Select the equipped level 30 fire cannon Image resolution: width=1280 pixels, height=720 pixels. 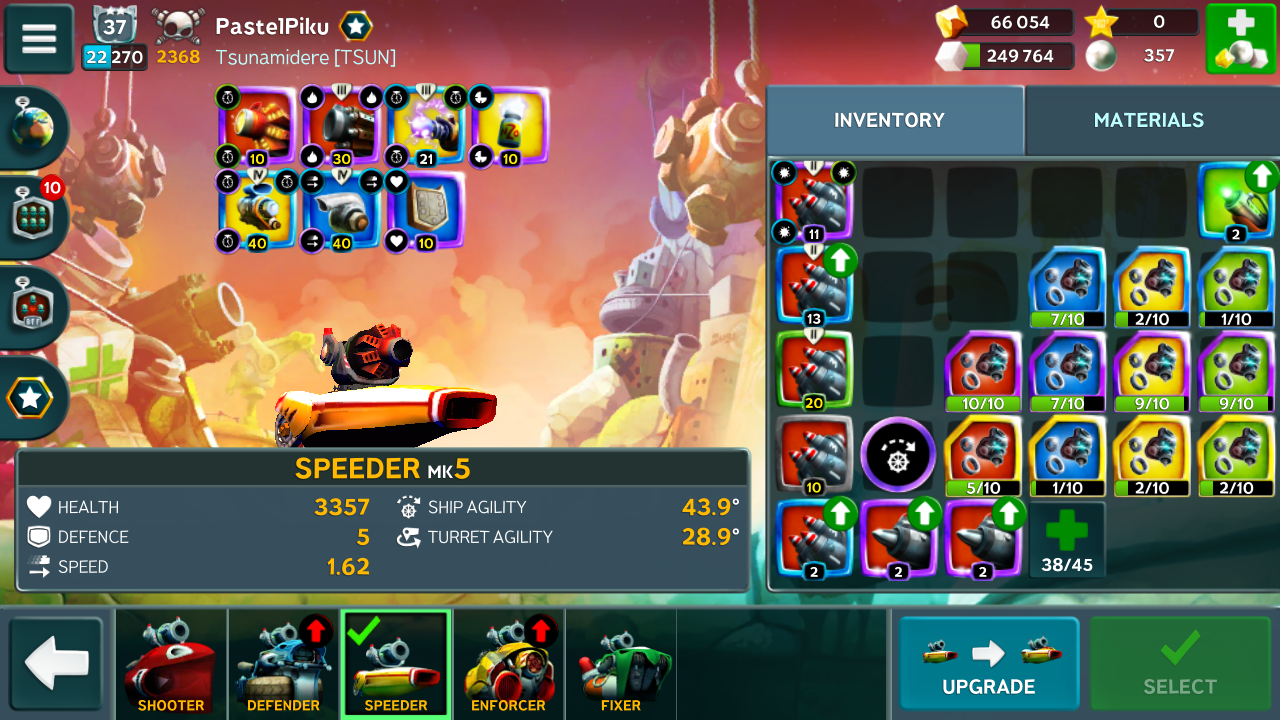coord(342,125)
